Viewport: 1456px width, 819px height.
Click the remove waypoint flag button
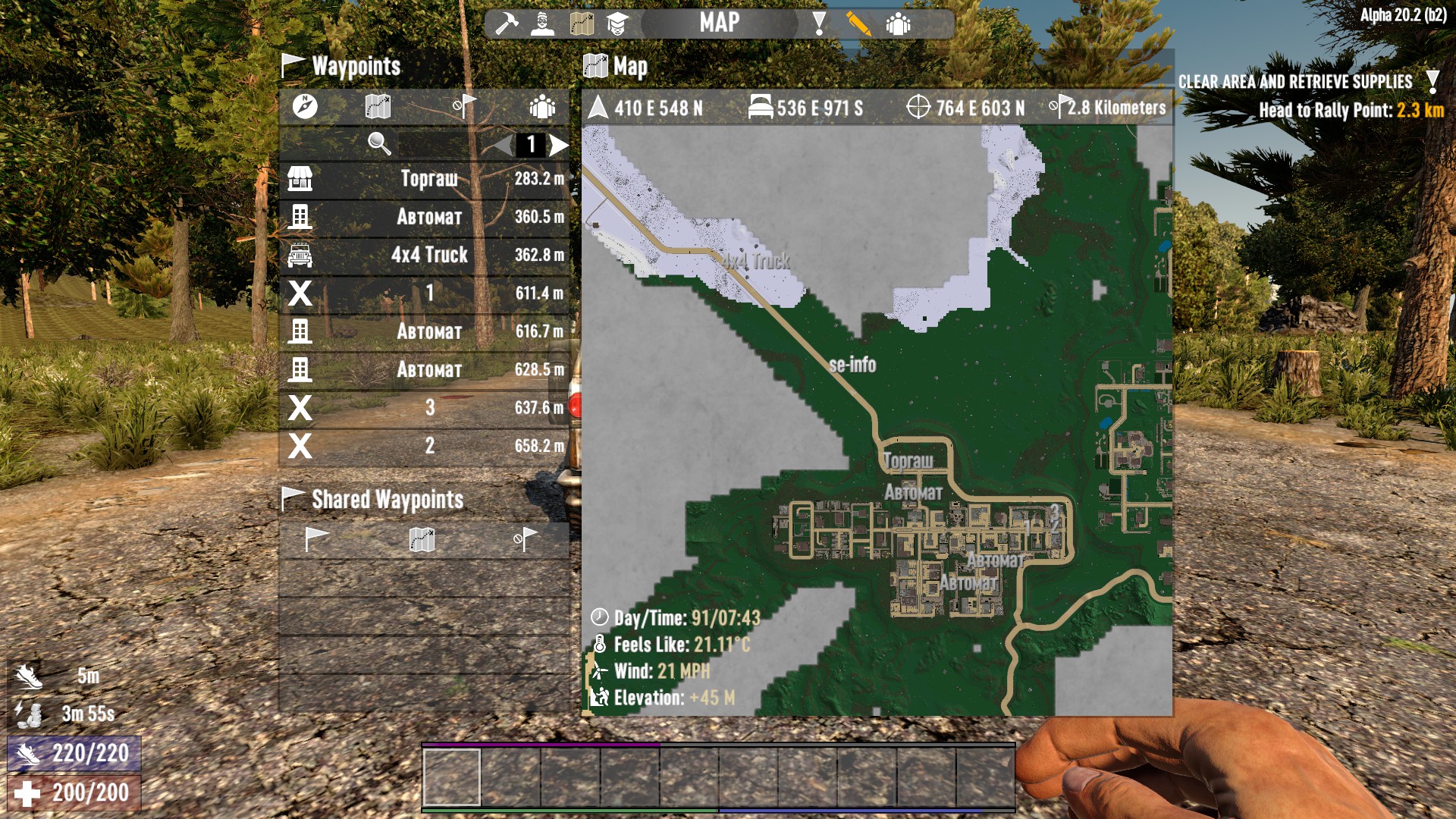464,106
